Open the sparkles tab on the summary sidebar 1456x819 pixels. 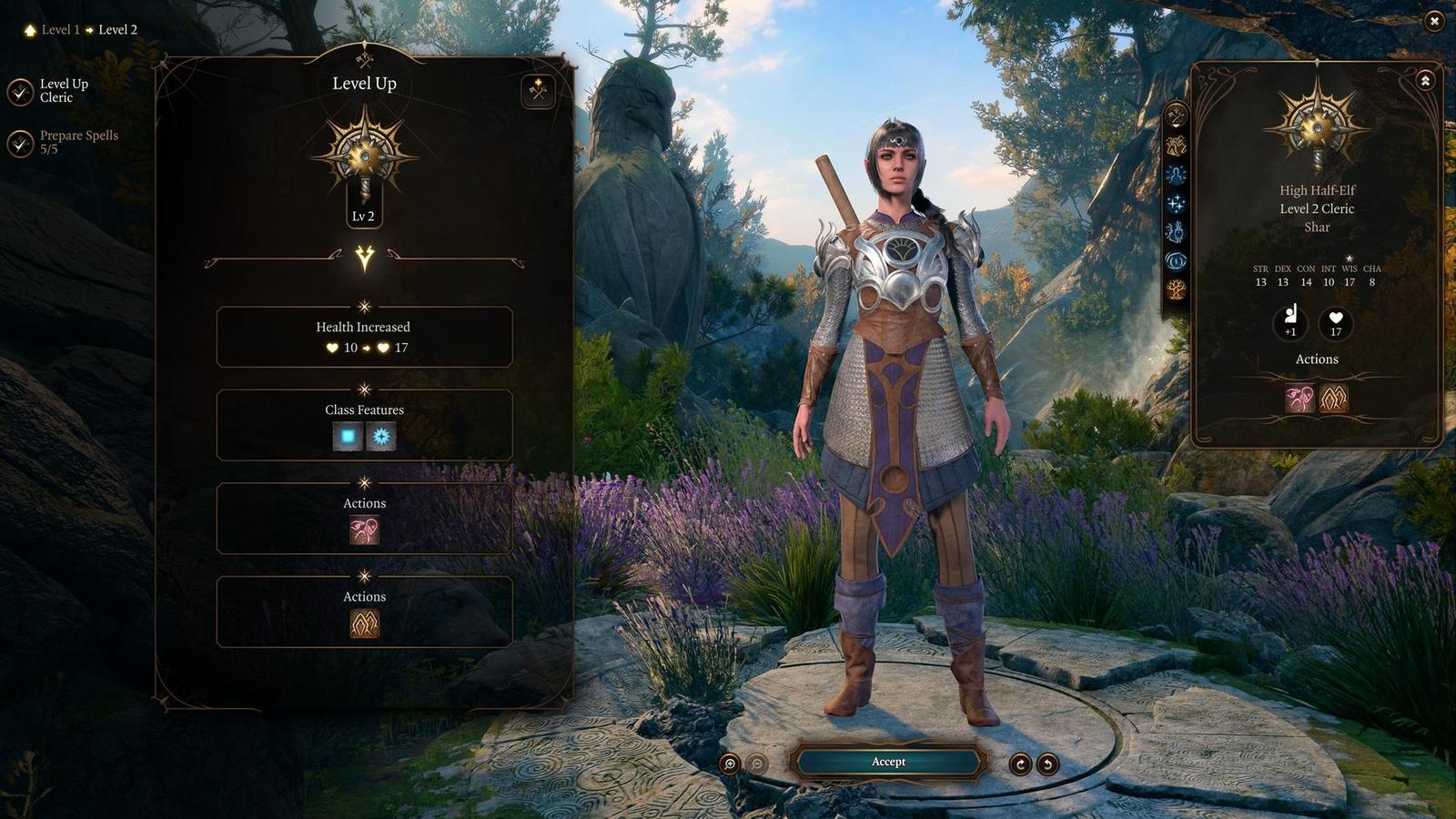click(x=1176, y=203)
